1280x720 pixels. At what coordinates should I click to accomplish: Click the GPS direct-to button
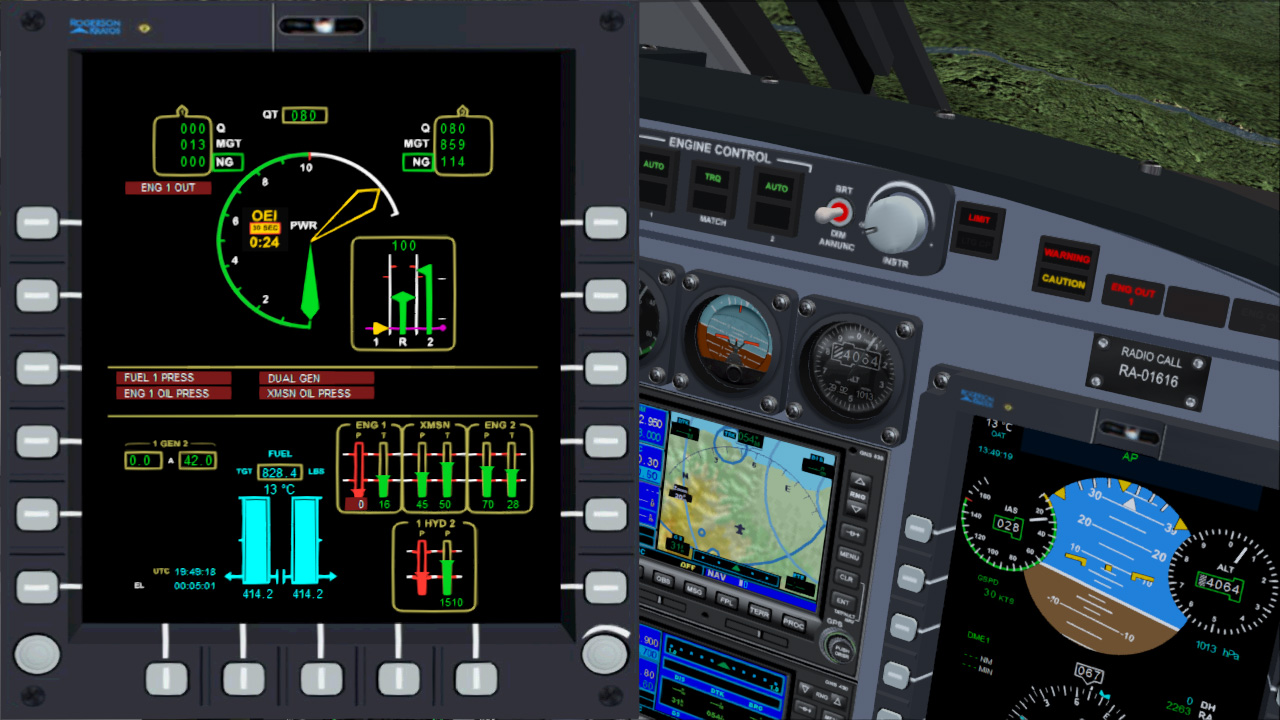click(x=852, y=532)
